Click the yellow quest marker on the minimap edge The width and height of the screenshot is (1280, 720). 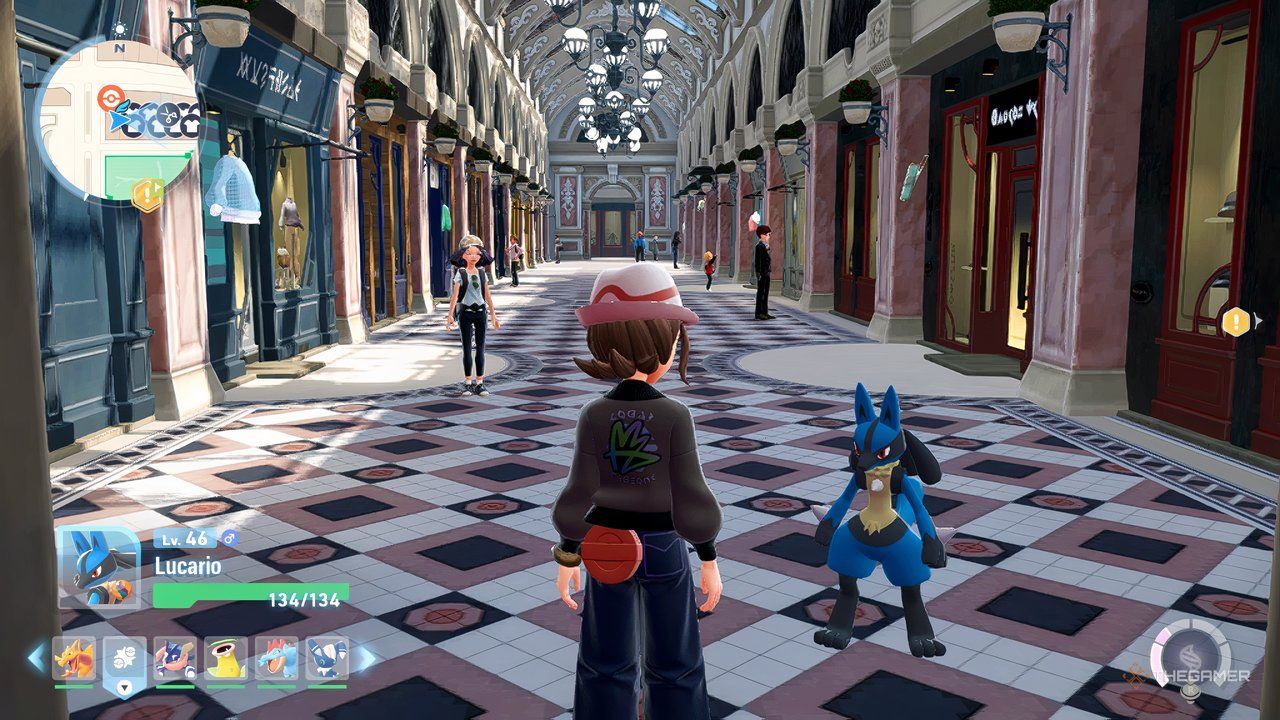click(x=147, y=194)
